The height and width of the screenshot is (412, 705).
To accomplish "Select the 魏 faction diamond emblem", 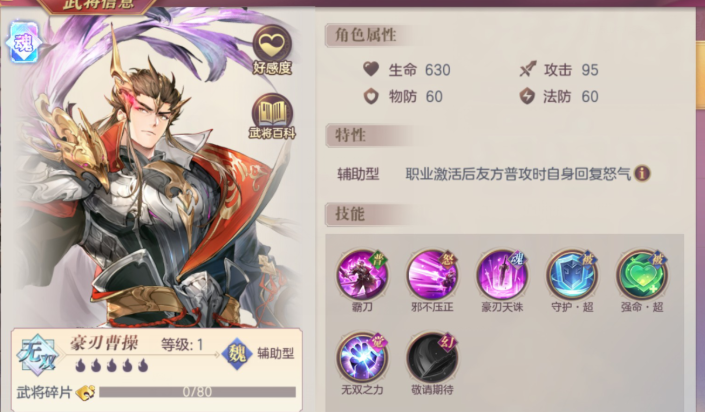I will pos(236,352).
